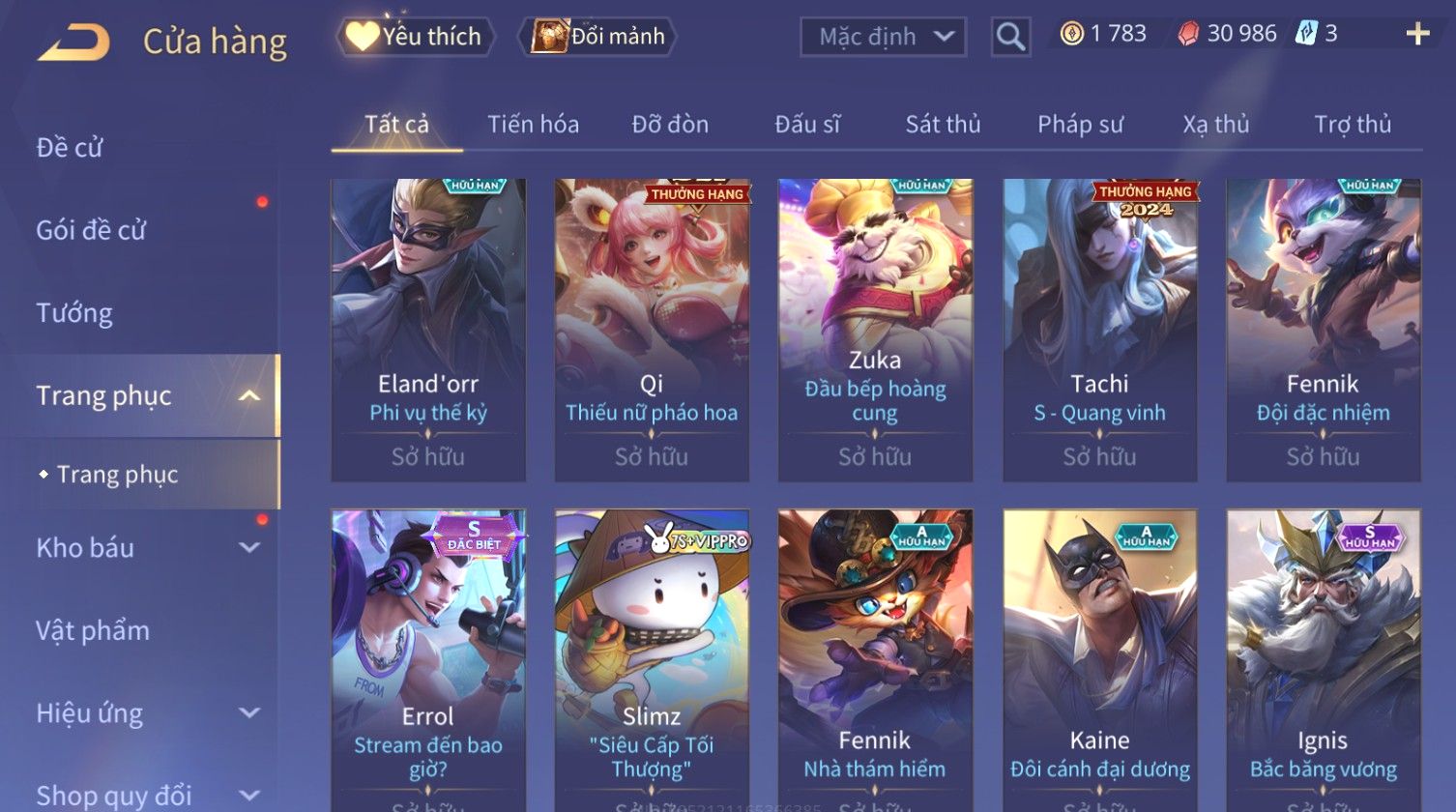
Task: Click the magnifying glass search button
Action: coord(1010,37)
